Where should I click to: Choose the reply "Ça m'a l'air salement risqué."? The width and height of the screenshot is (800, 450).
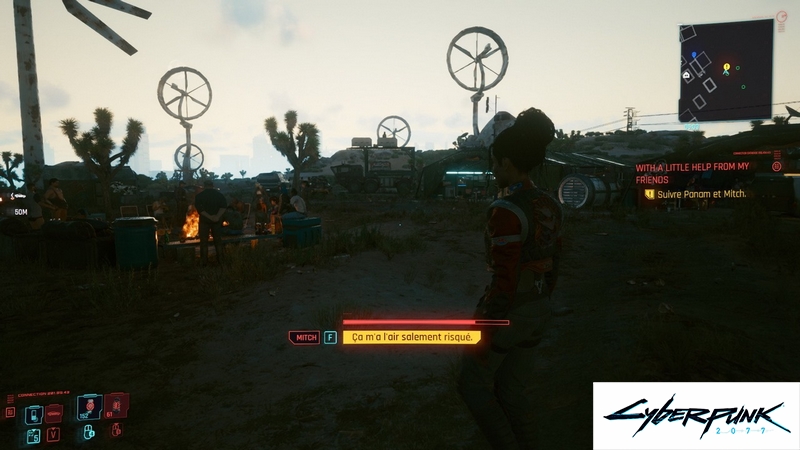click(x=411, y=338)
